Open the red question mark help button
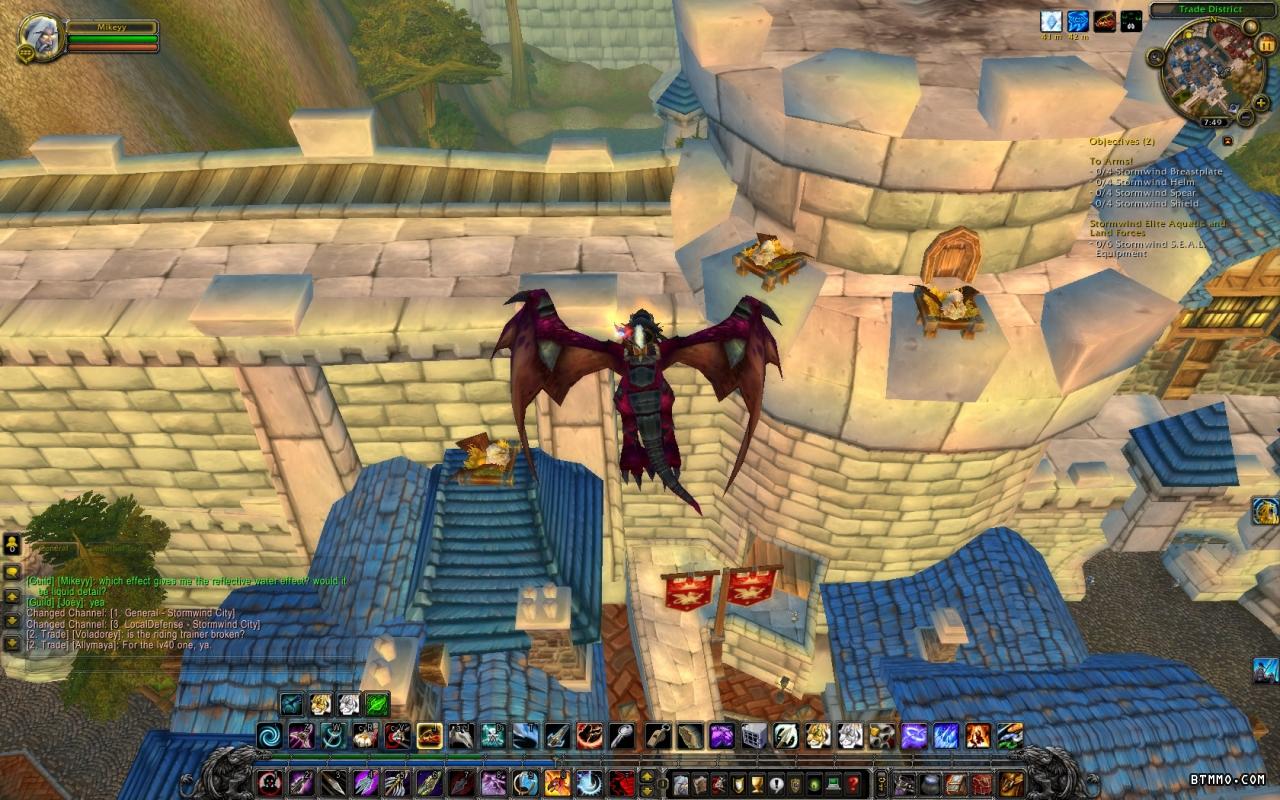Viewport: 1280px width, 800px height. click(853, 783)
